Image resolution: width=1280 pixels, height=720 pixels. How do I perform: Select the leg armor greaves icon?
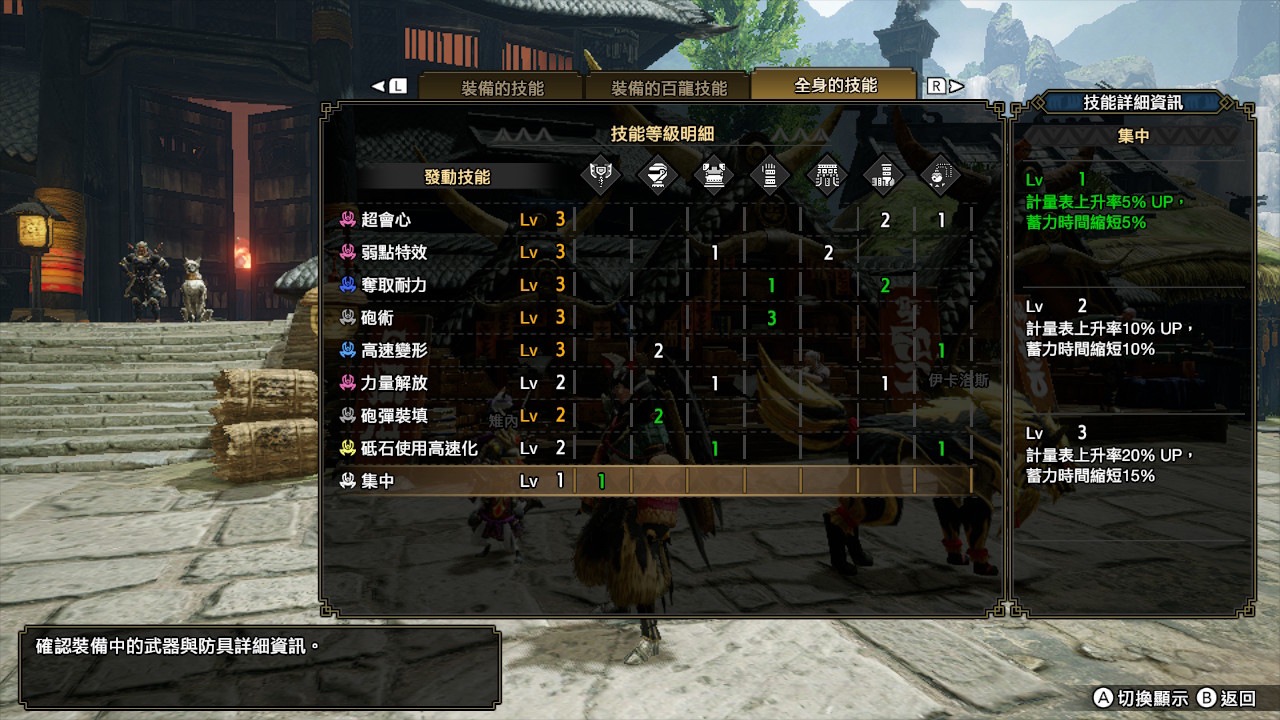coord(884,174)
